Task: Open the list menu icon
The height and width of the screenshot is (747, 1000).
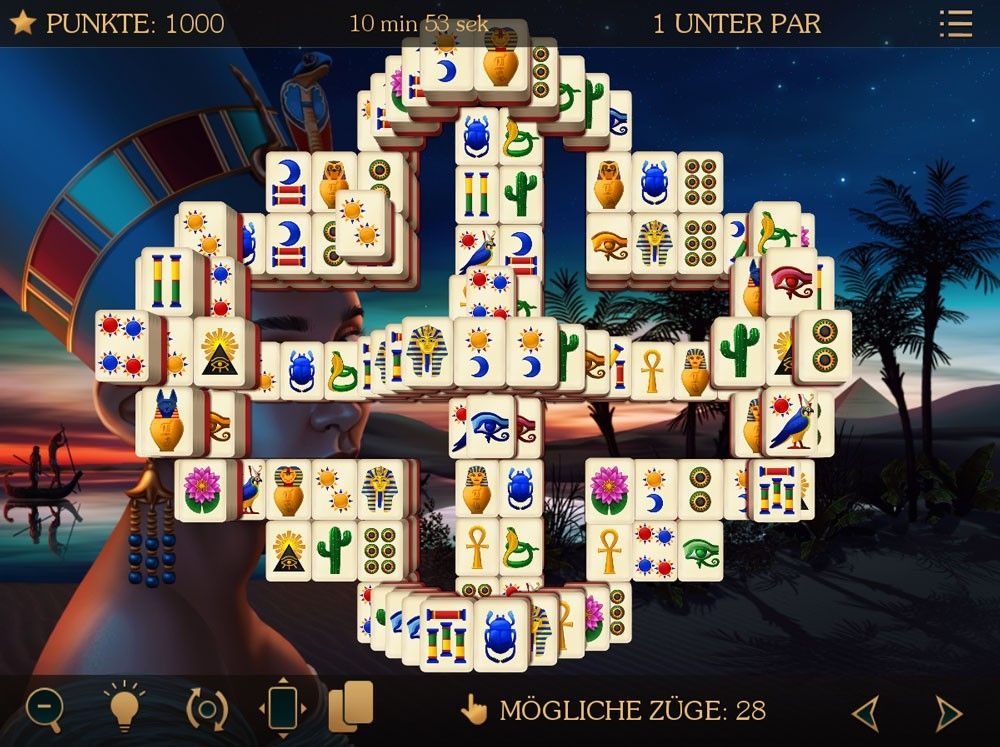Action: click(x=955, y=24)
